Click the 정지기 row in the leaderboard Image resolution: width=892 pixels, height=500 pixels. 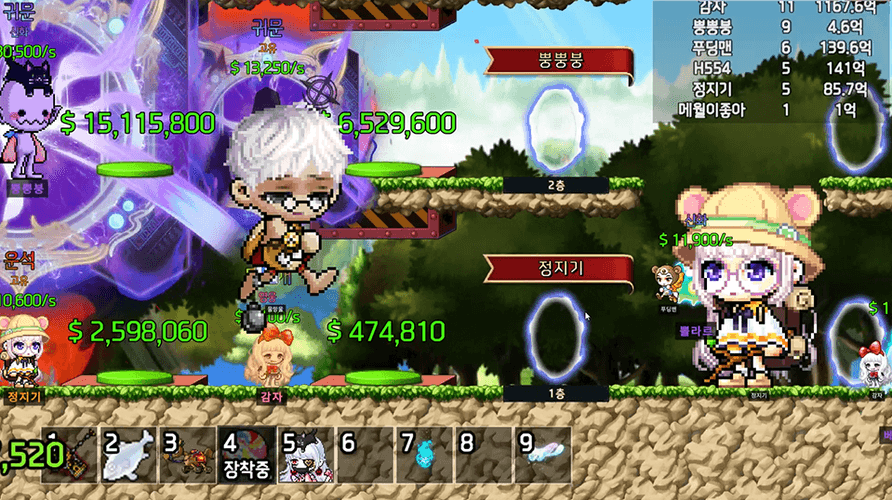tap(770, 89)
